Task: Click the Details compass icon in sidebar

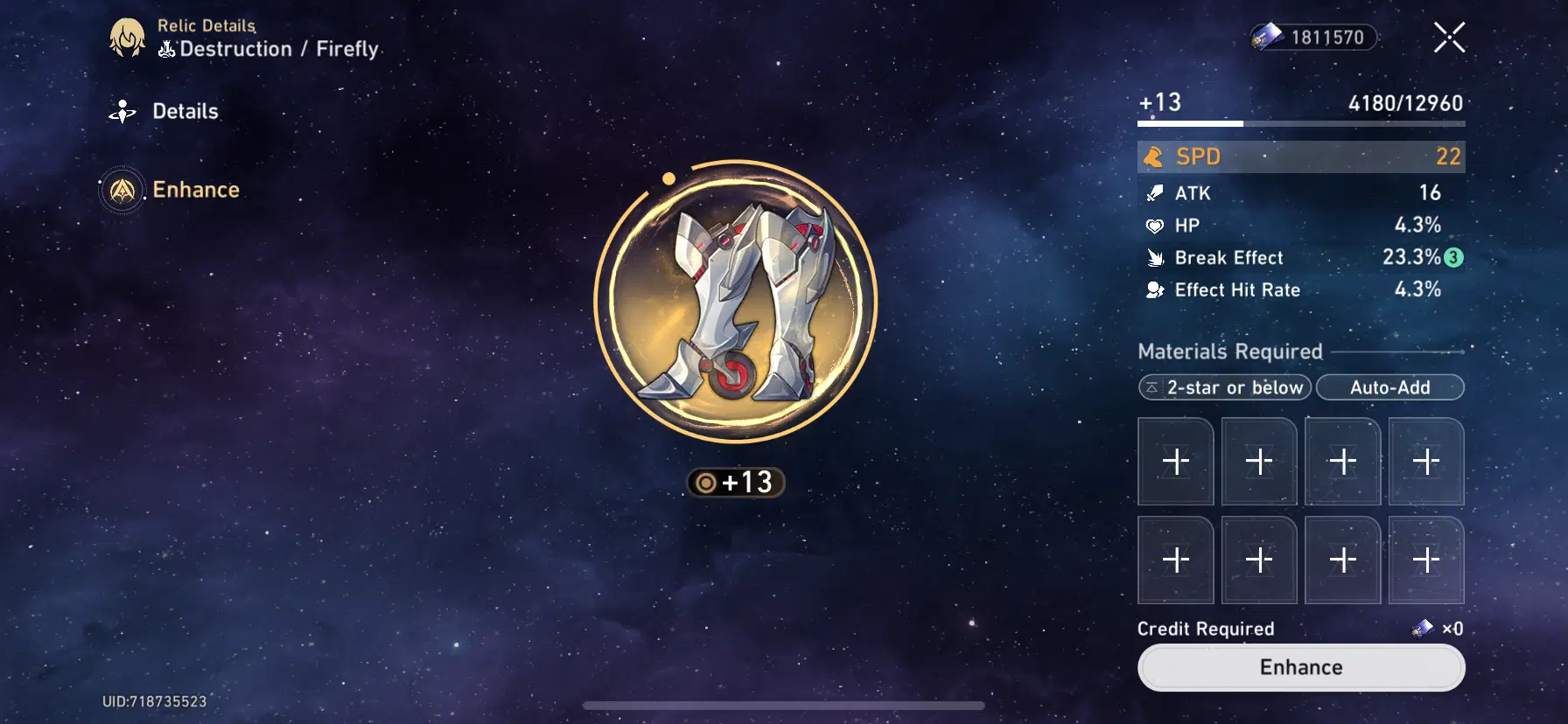Action: pyautogui.click(x=123, y=111)
